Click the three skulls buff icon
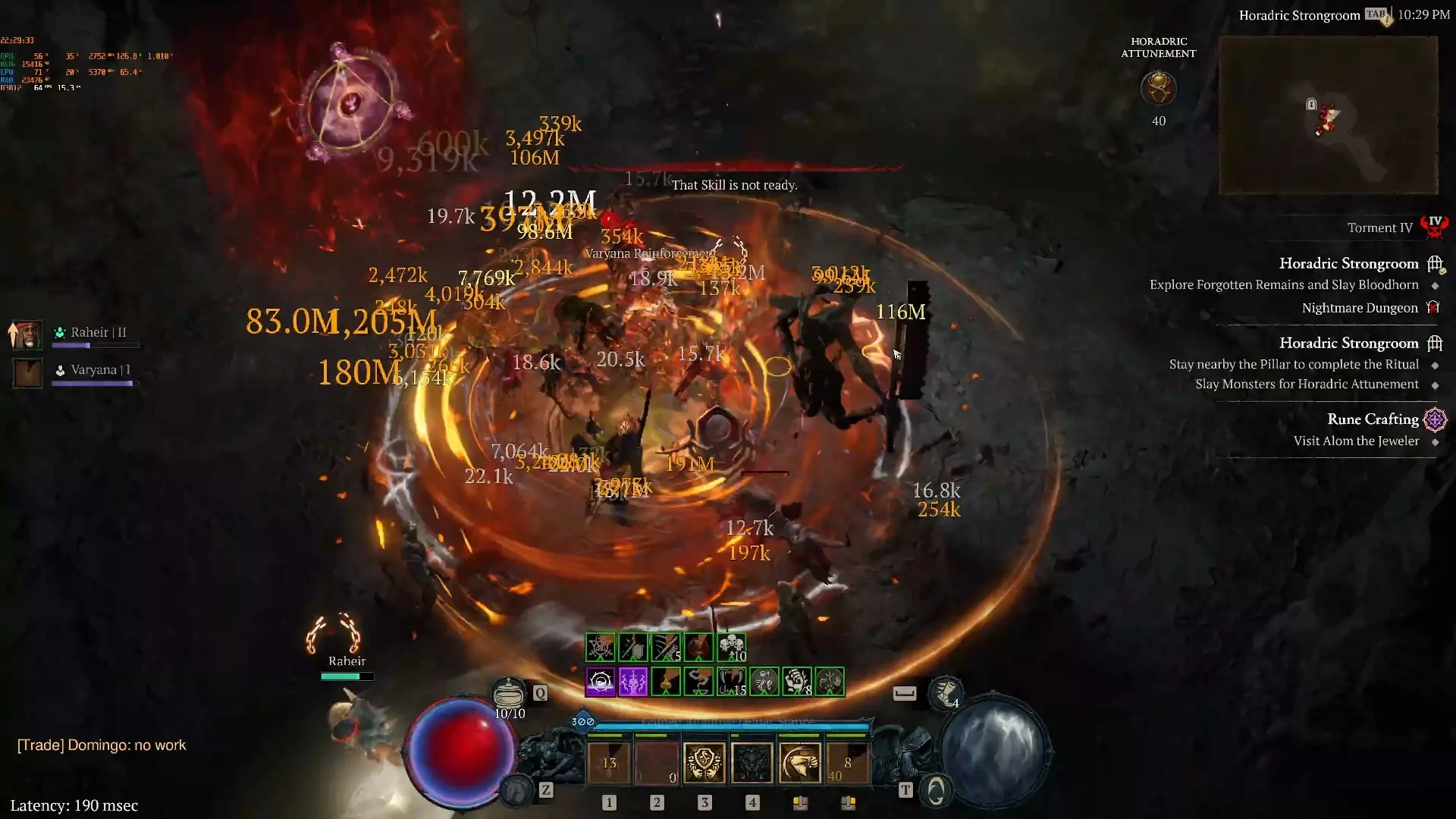This screenshot has height=819, width=1456. pos(731,648)
